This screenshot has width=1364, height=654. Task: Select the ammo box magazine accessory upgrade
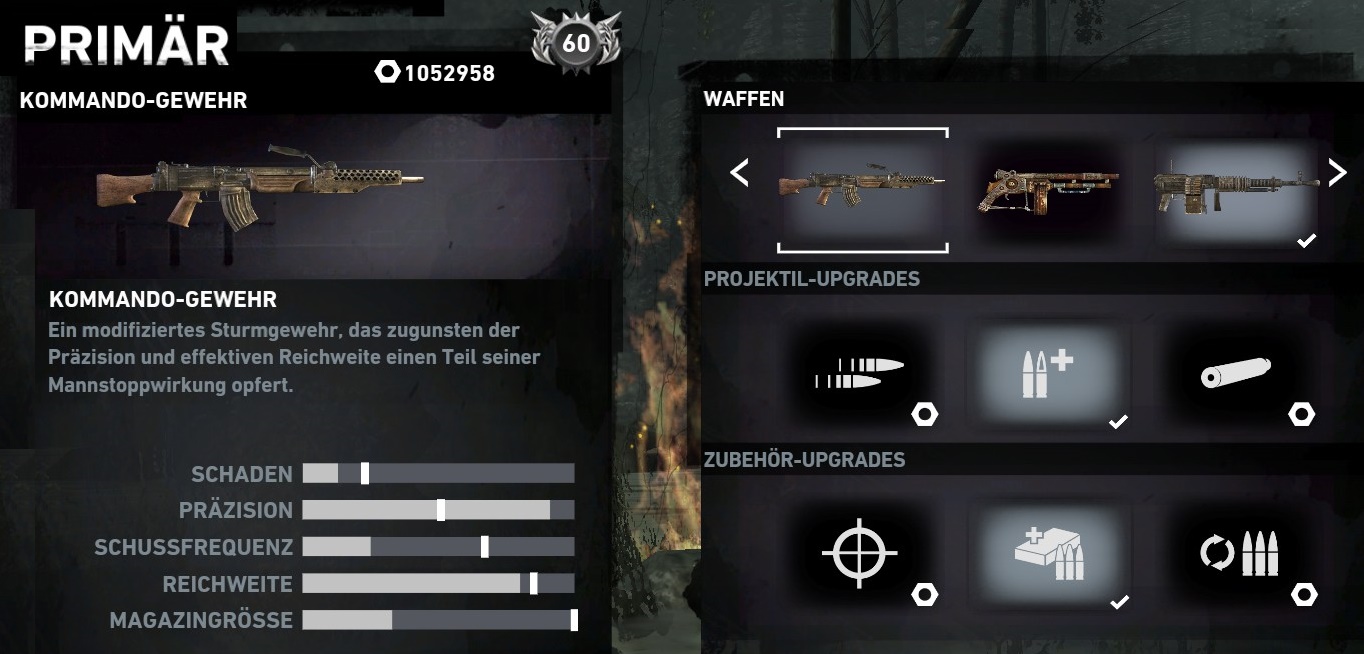point(1047,552)
